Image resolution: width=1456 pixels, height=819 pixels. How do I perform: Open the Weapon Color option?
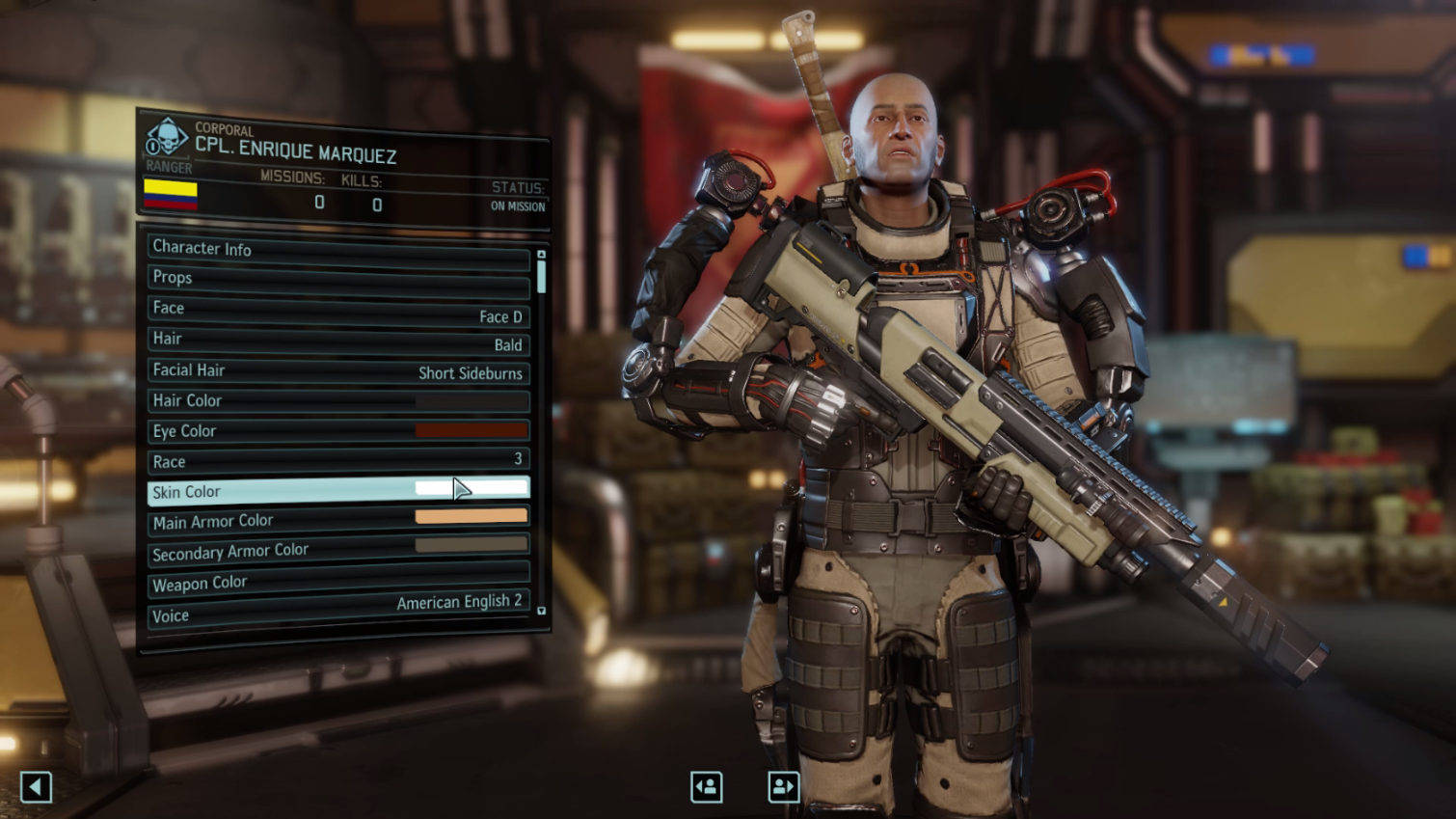(337, 582)
